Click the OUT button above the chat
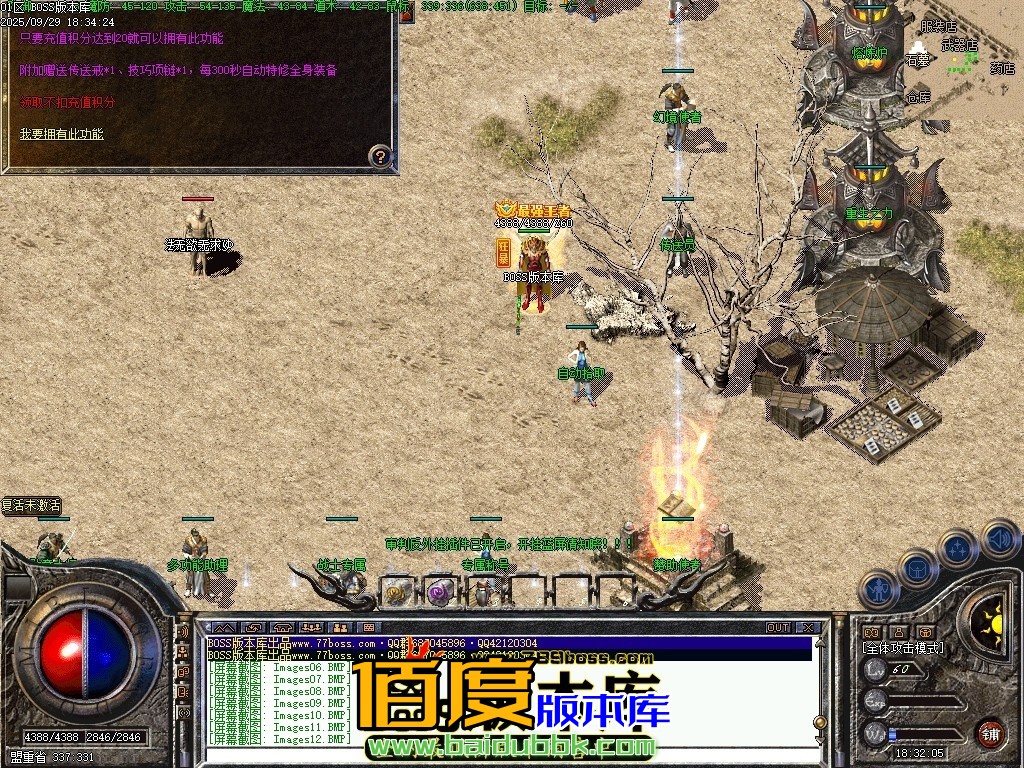The width and height of the screenshot is (1024, 768). (778, 628)
